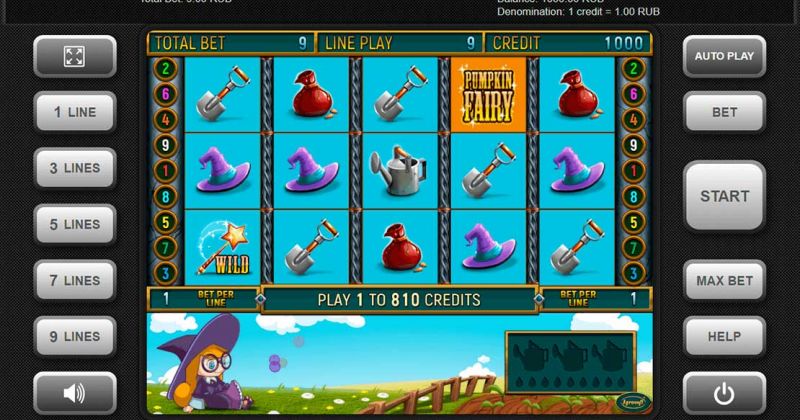Screen dimensions: 800x420
Task: Choose 3 LINES to play
Action: tap(75, 168)
